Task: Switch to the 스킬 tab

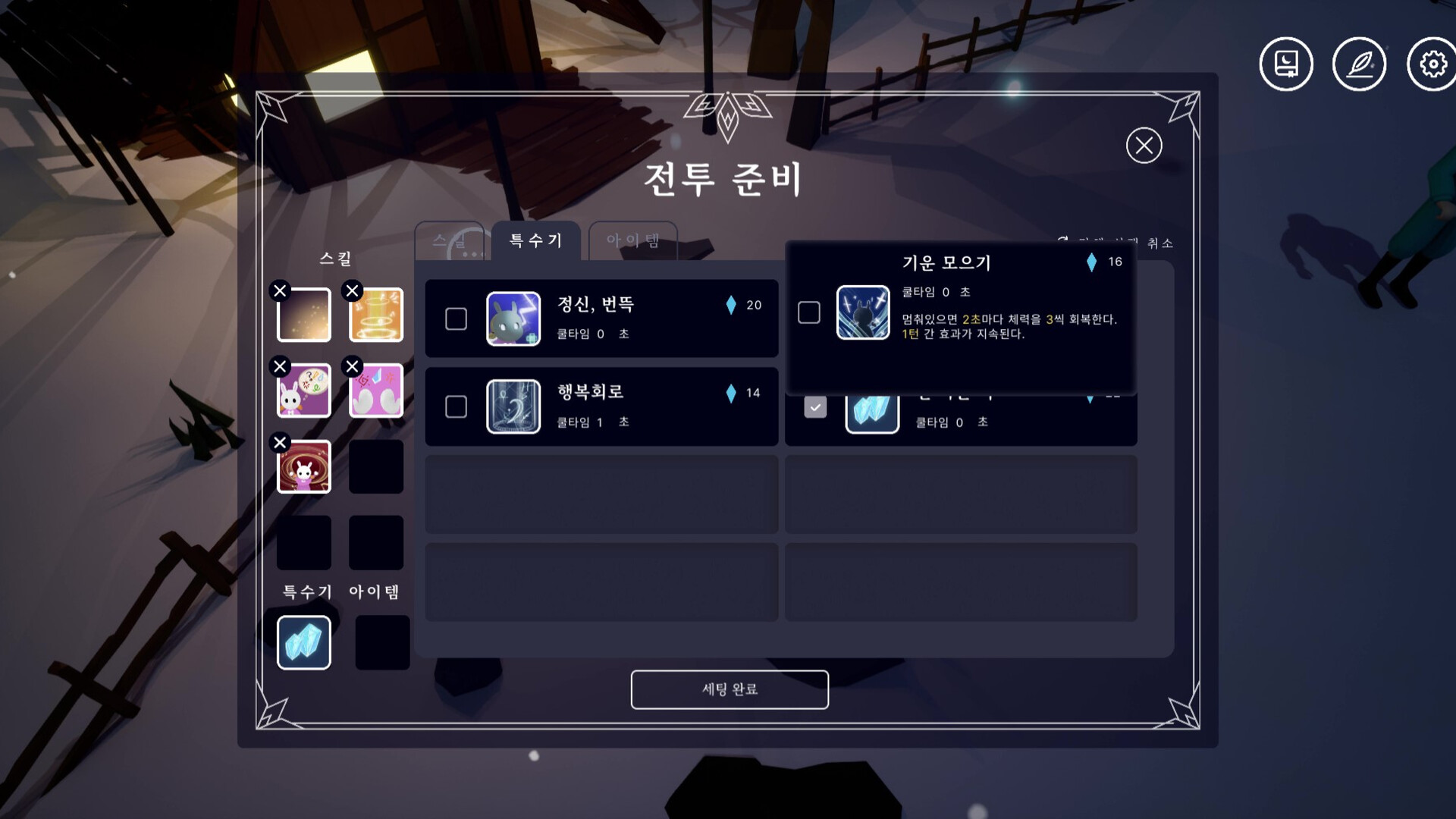Action: (x=449, y=240)
